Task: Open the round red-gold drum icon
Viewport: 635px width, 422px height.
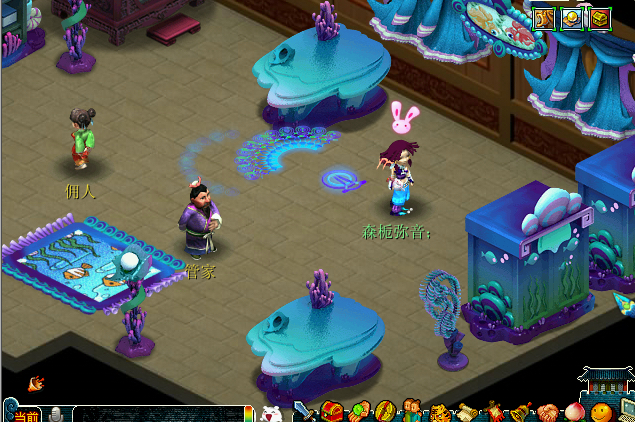Action: click(386, 411)
